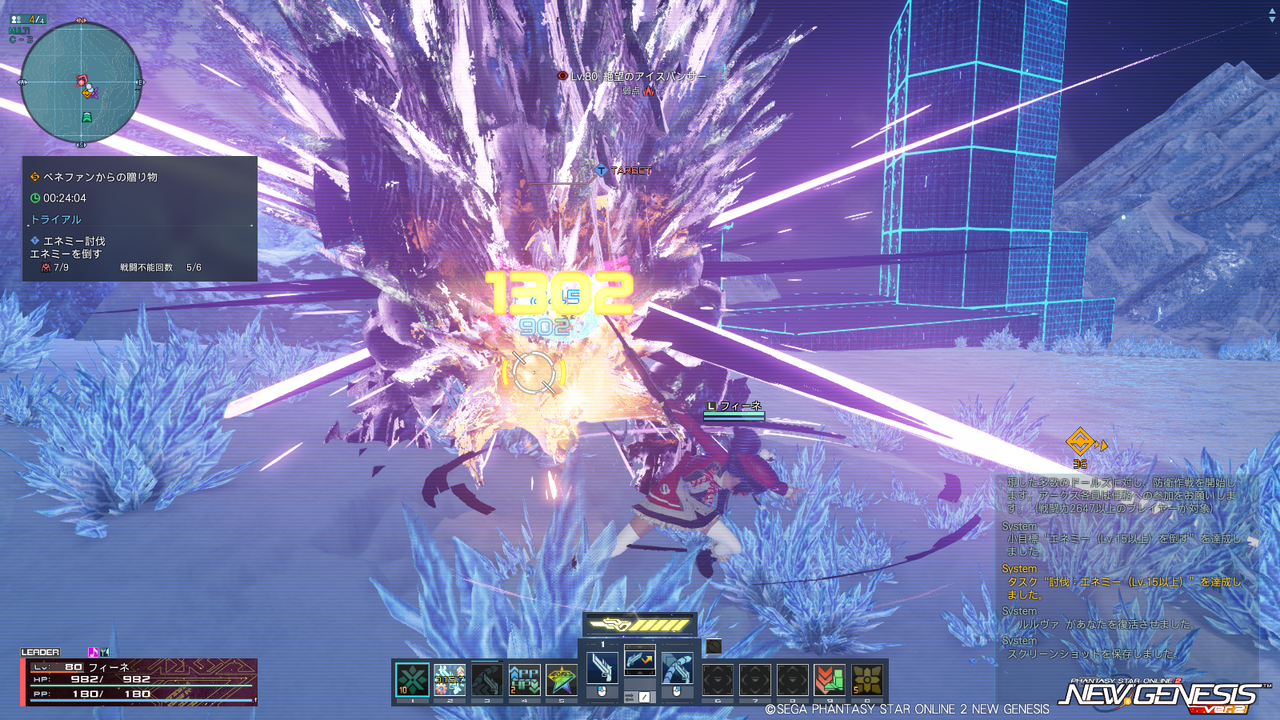Select the party leader status panel

click(x=139, y=680)
